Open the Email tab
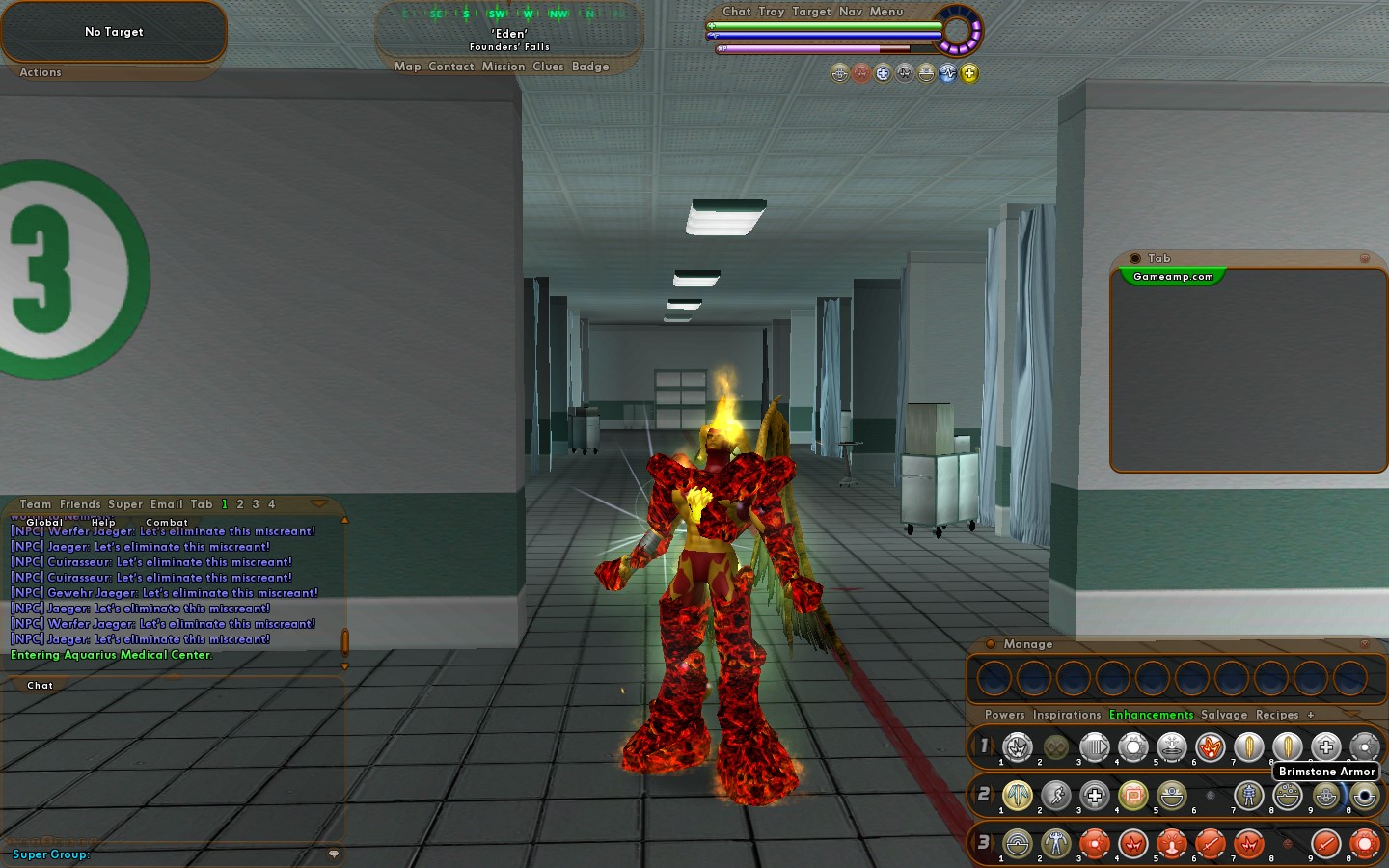 [x=166, y=504]
